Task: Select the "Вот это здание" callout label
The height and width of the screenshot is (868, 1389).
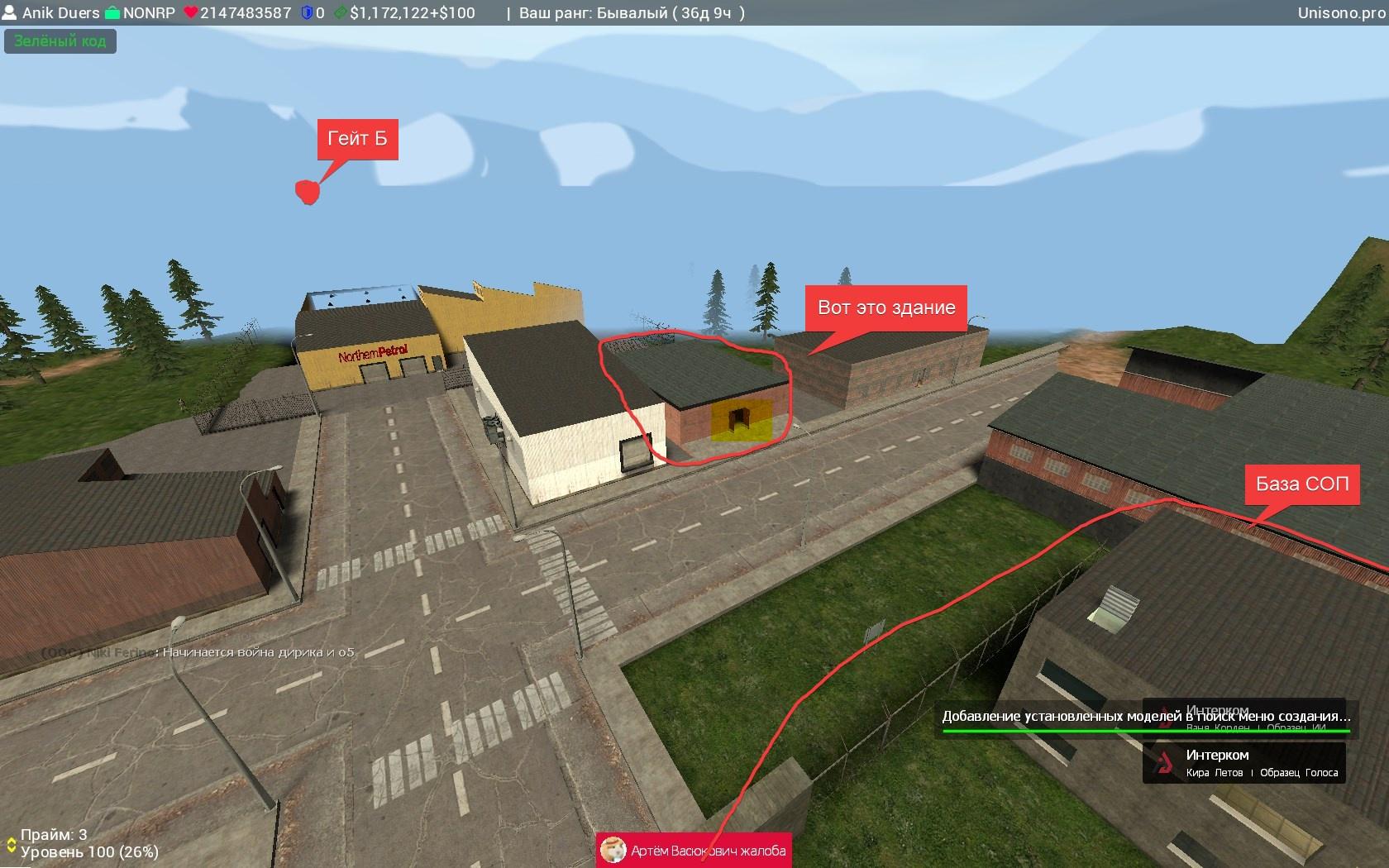Action: (x=886, y=308)
